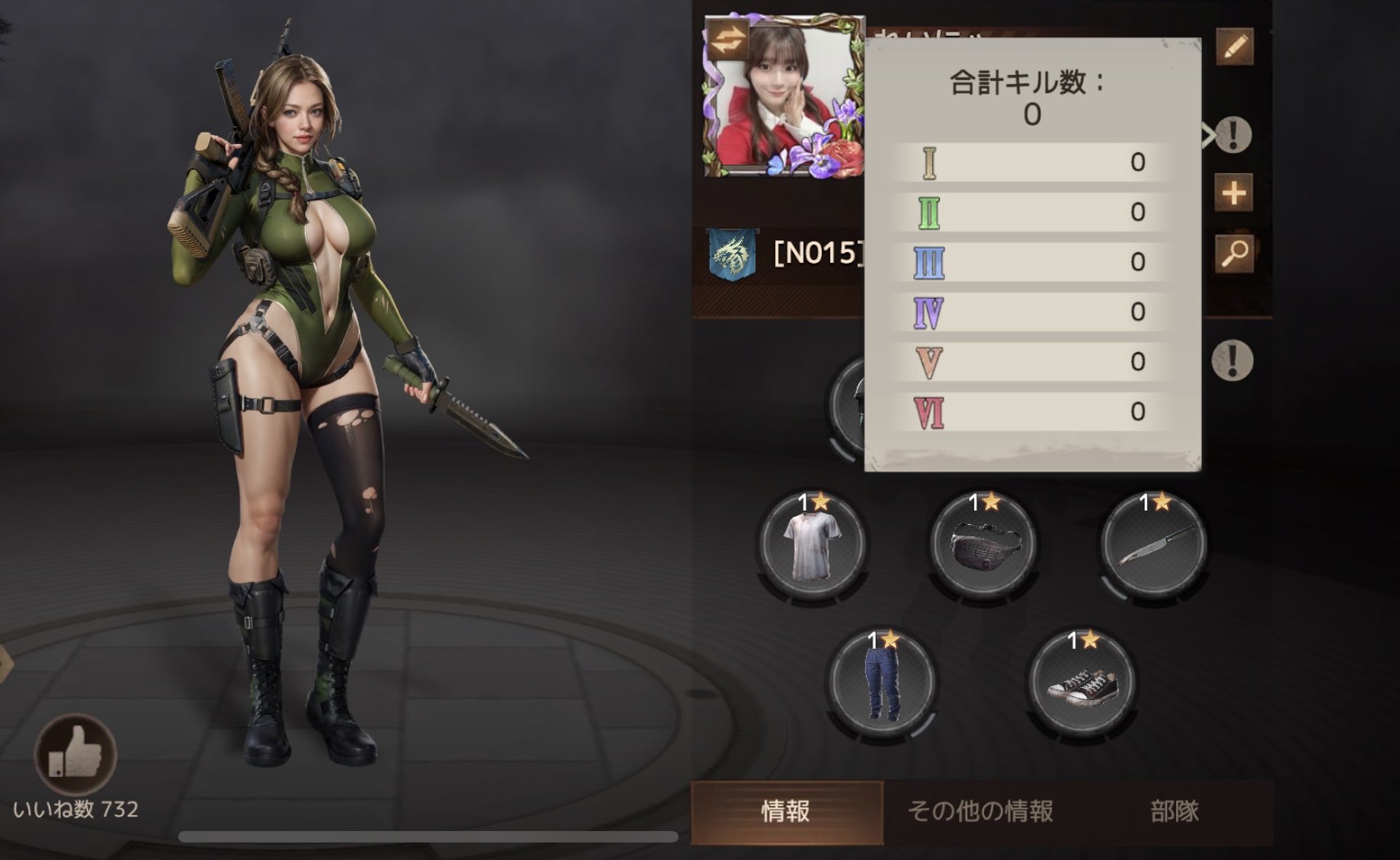Give a like with the thumbs-up button
The image size is (1400, 860).
(x=75, y=753)
